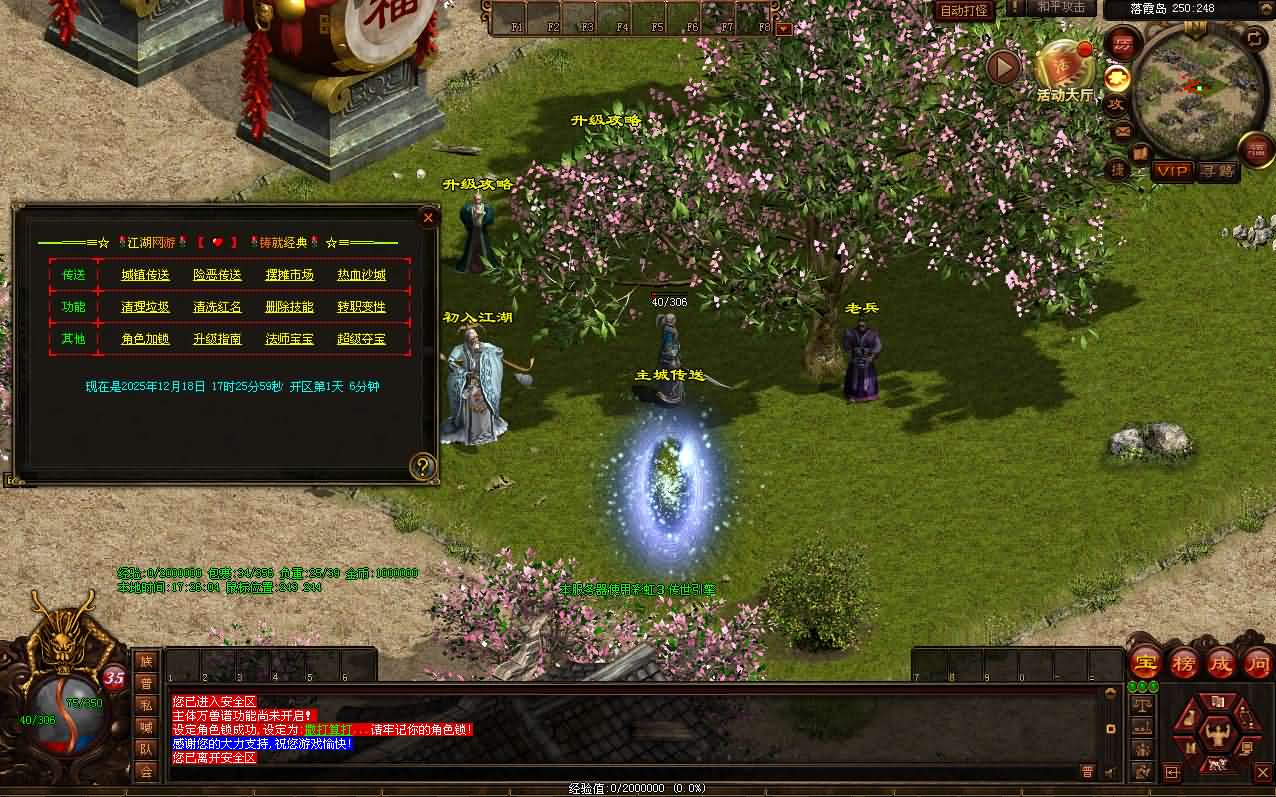The width and height of the screenshot is (1276, 797).
Task: Choose the 热血沙城 teleport option
Action: pyautogui.click(x=361, y=275)
